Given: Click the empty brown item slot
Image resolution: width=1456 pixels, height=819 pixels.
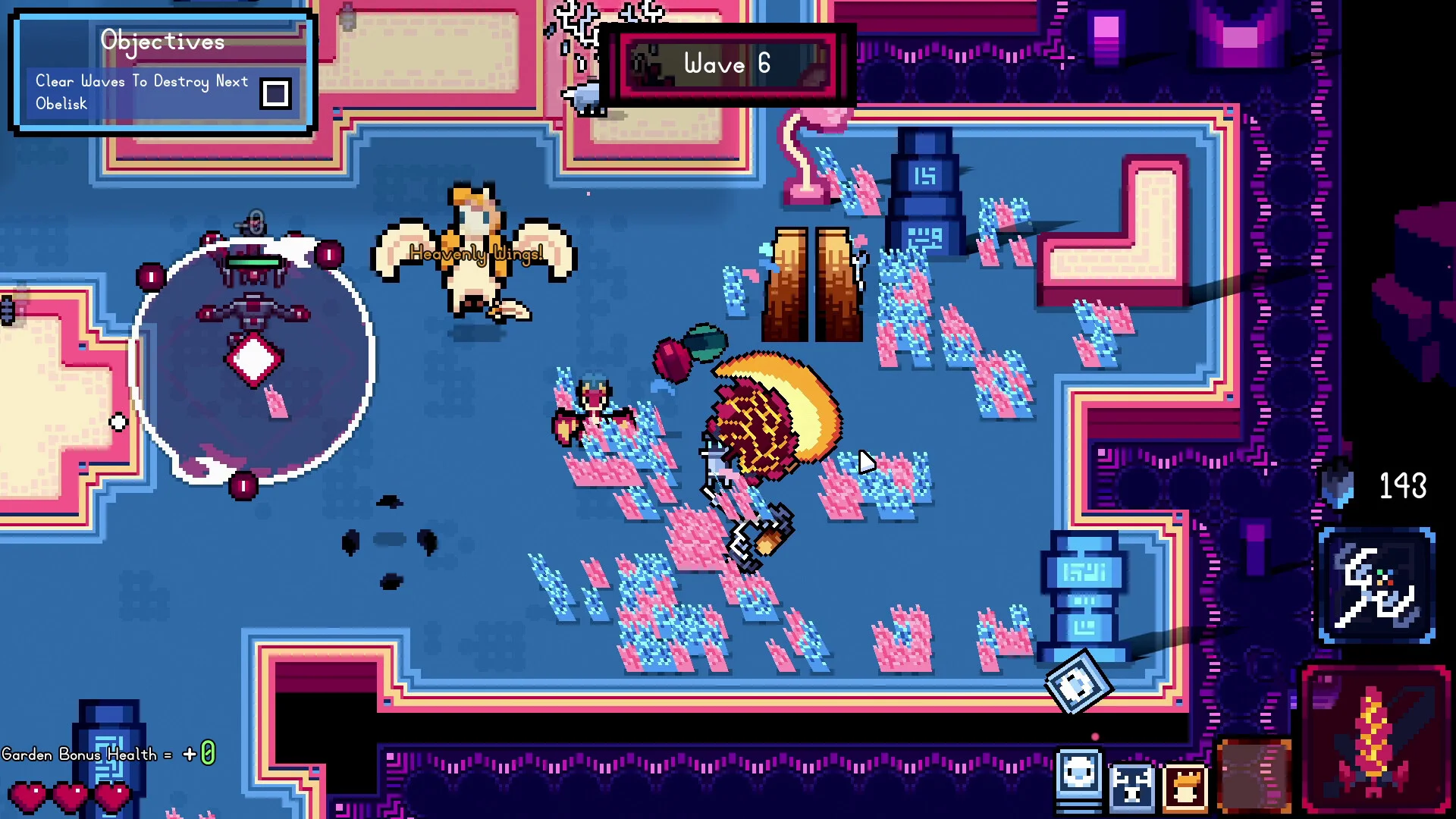Looking at the screenshot, I should (1255, 777).
